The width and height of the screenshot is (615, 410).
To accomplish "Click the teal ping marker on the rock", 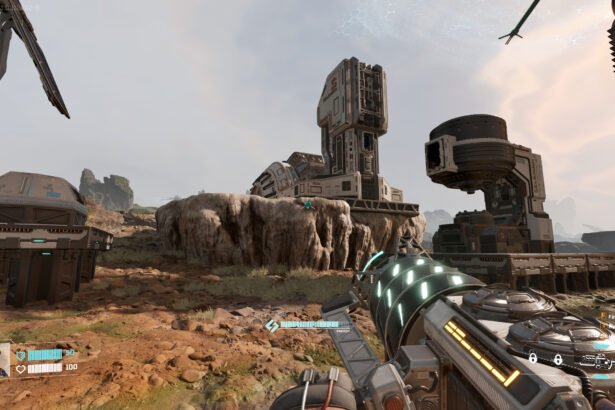I will pyautogui.click(x=308, y=205).
